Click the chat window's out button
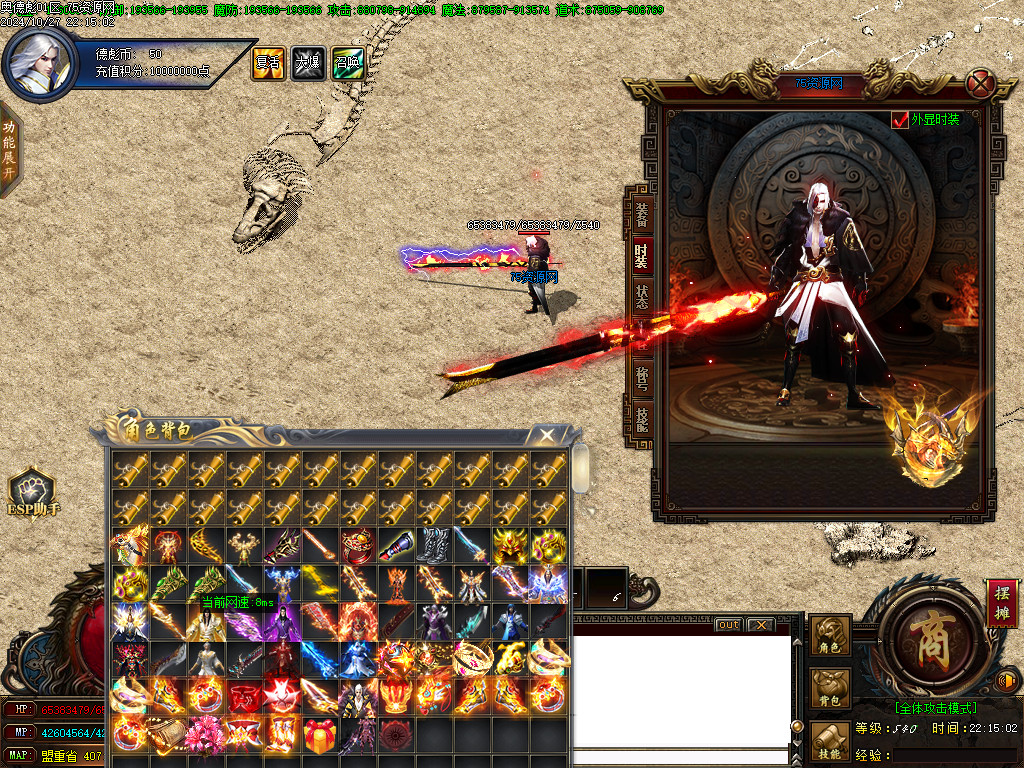The width and height of the screenshot is (1024, 768). tap(729, 625)
